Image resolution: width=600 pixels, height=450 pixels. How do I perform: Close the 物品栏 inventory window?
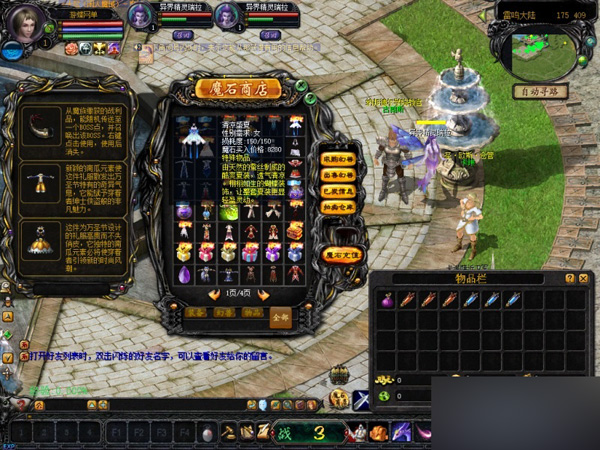click(583, 278)
